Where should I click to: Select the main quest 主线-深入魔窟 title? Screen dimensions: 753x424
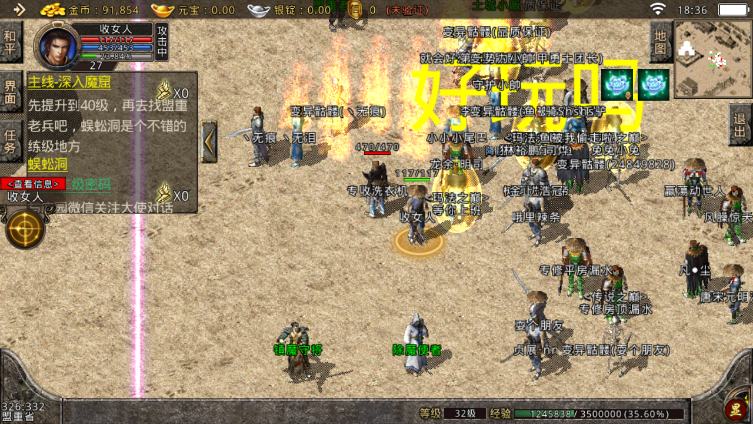coord(70,82)
